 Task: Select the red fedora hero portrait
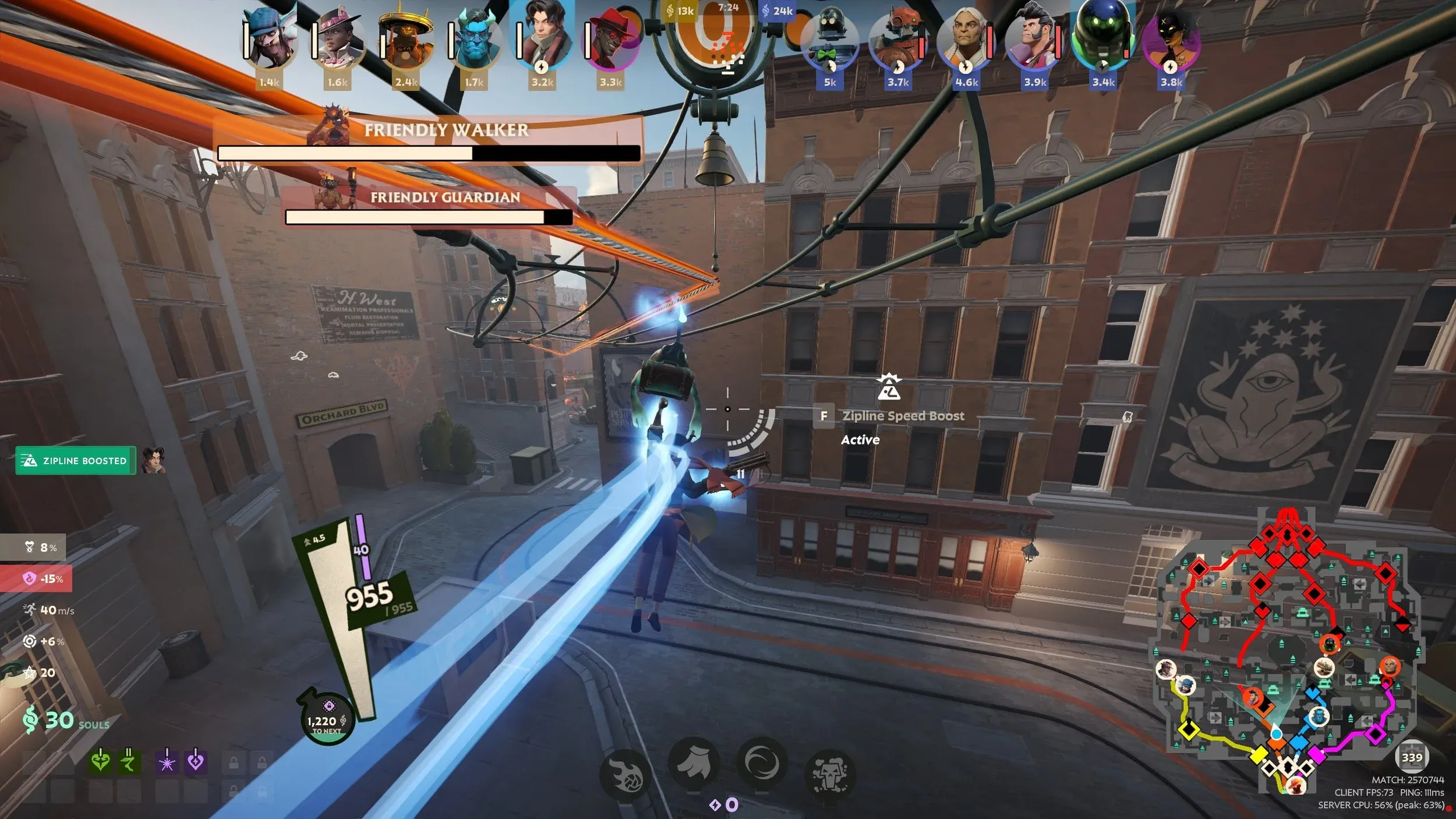[611, 41]
